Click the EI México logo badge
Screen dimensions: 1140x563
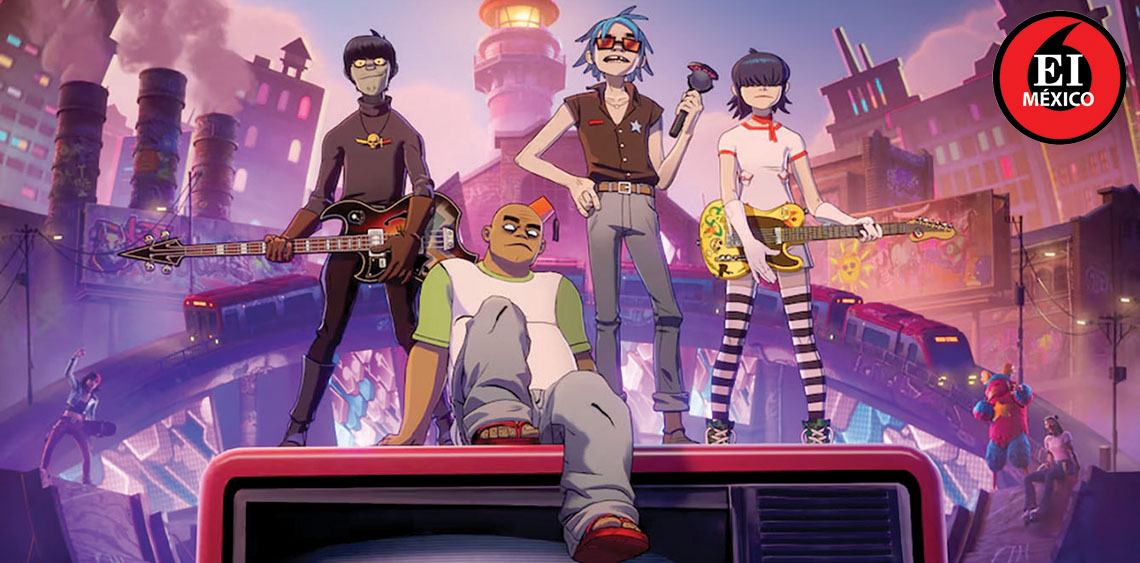(1058, 77)
